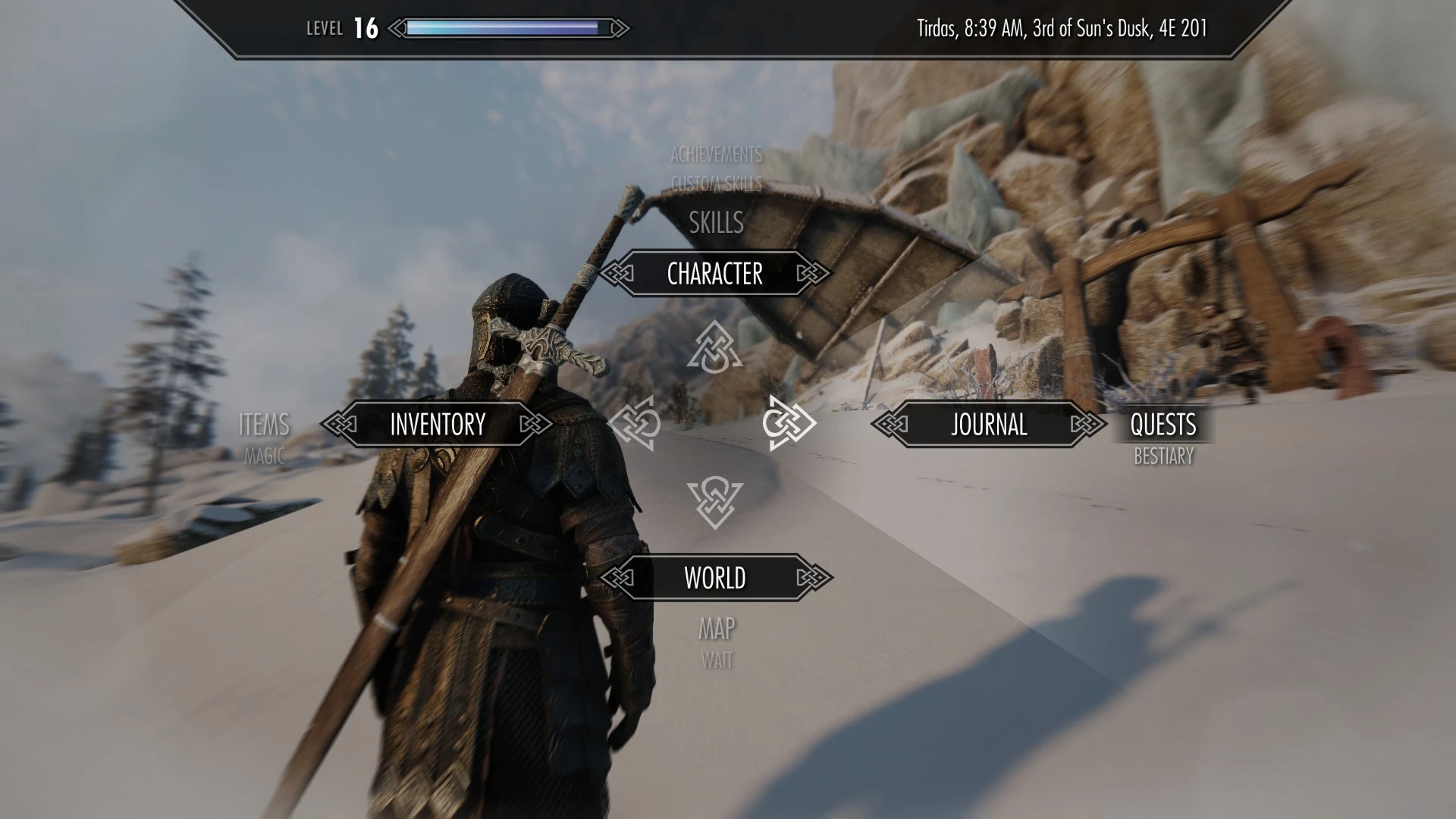Open the Quests log
Screen dimensions: 1456x819
click(x=1163, y=425)
